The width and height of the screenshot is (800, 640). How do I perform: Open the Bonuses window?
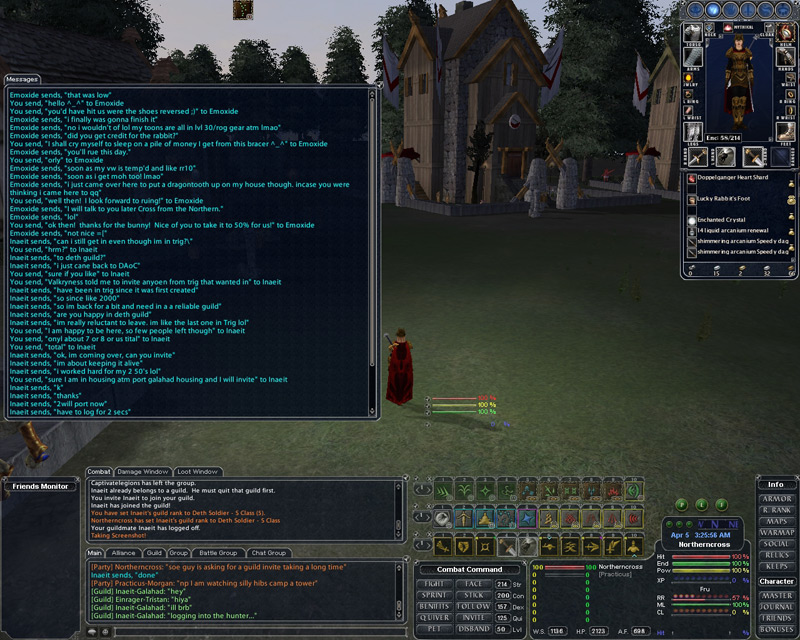(x=777, y=629)
